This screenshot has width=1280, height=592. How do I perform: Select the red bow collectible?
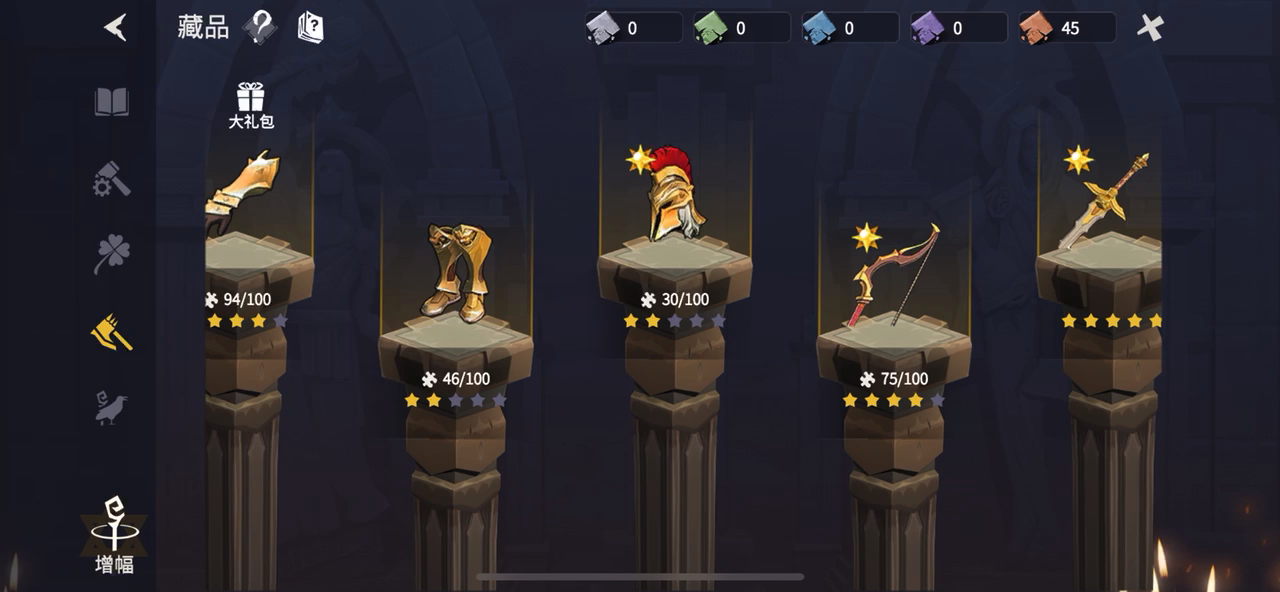tap(893, 274)
